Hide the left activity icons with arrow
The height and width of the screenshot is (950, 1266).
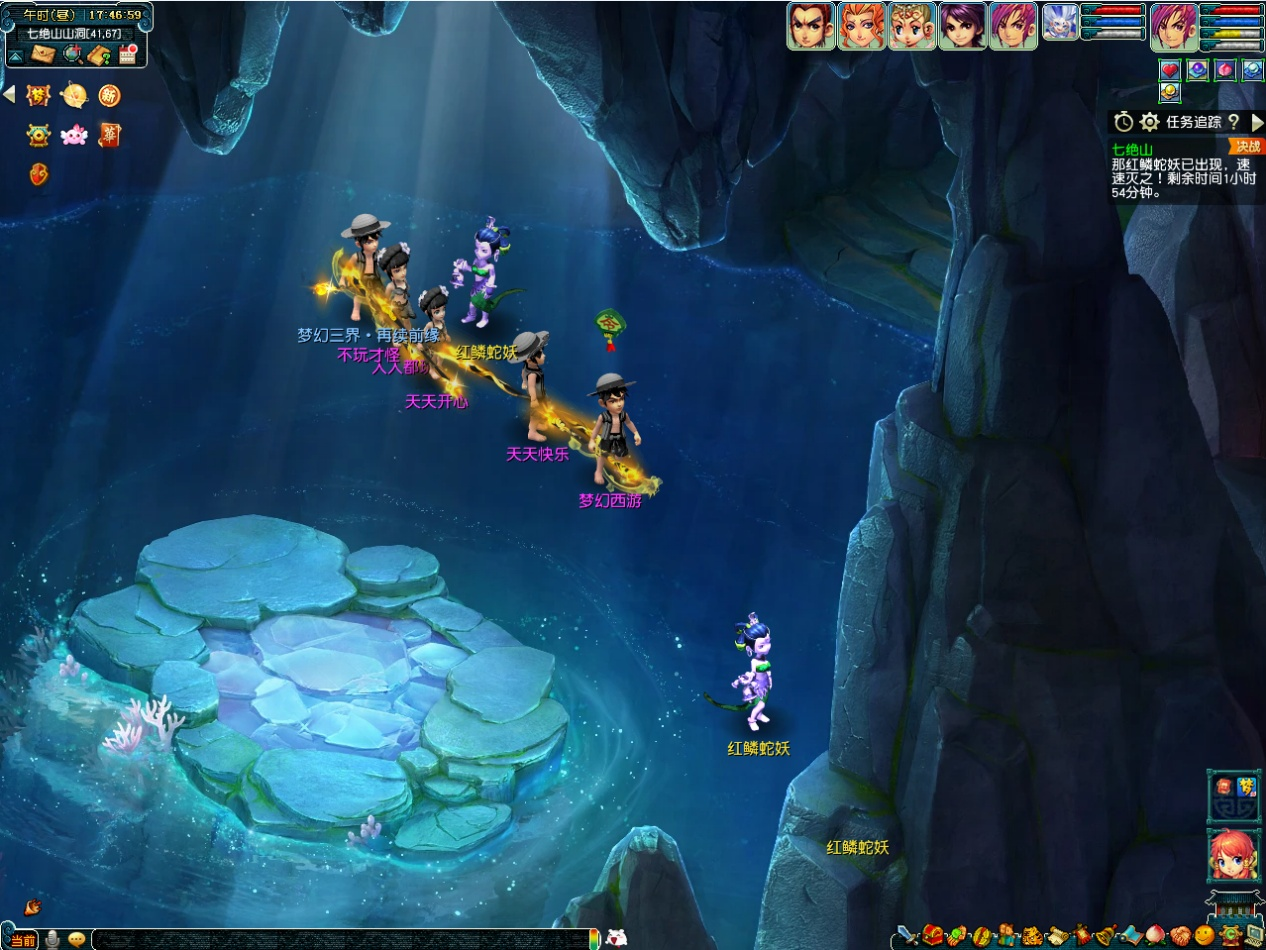9,95
